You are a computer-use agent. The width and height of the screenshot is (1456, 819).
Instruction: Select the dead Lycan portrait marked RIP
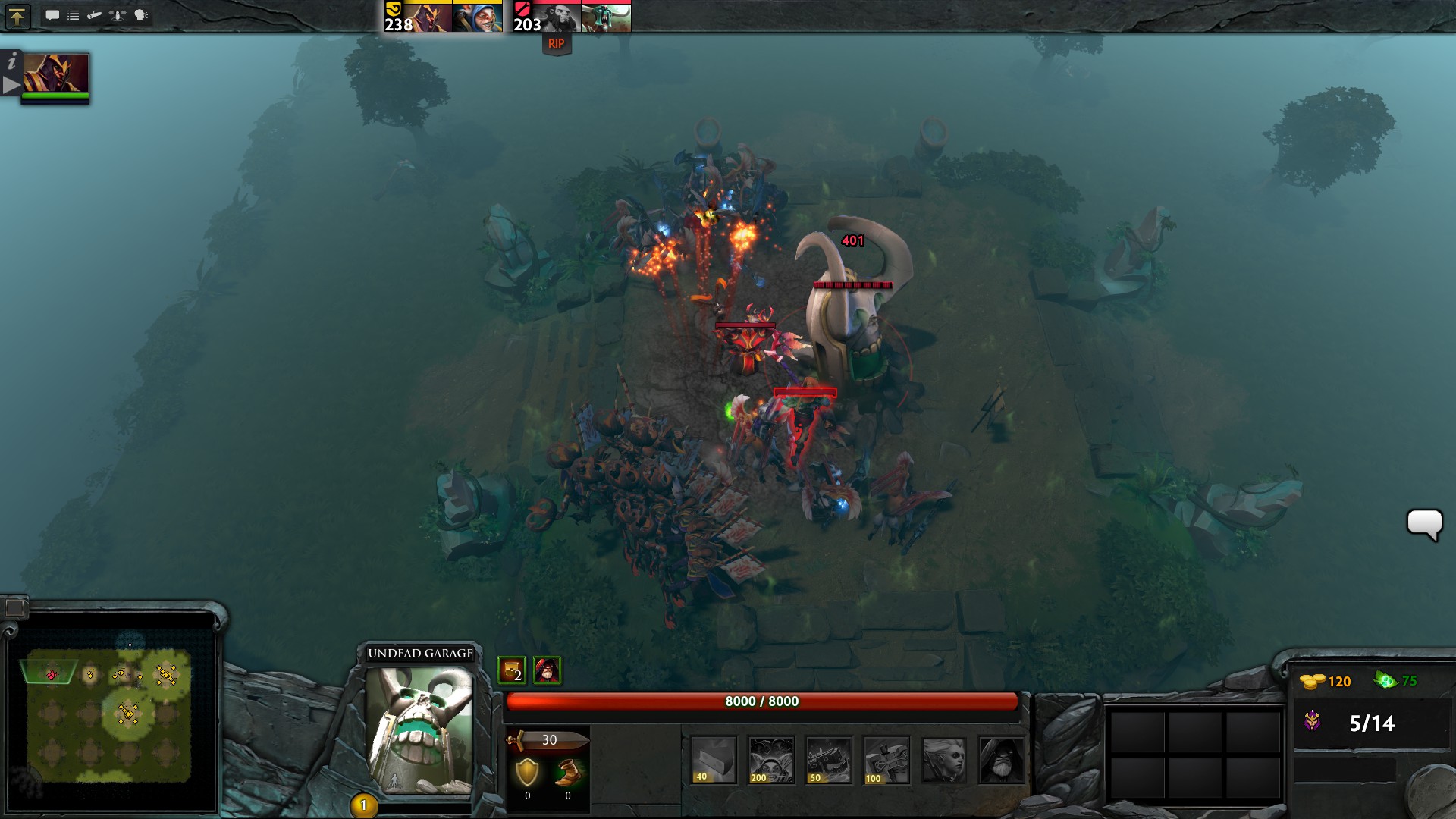click(557, 17)
